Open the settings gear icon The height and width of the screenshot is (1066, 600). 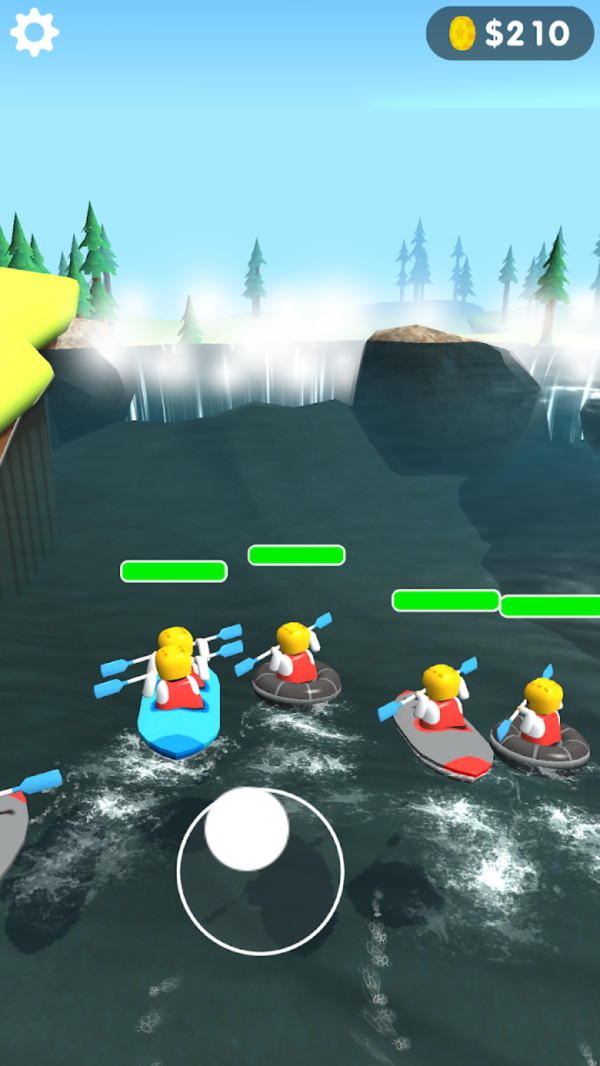(35, 33)
